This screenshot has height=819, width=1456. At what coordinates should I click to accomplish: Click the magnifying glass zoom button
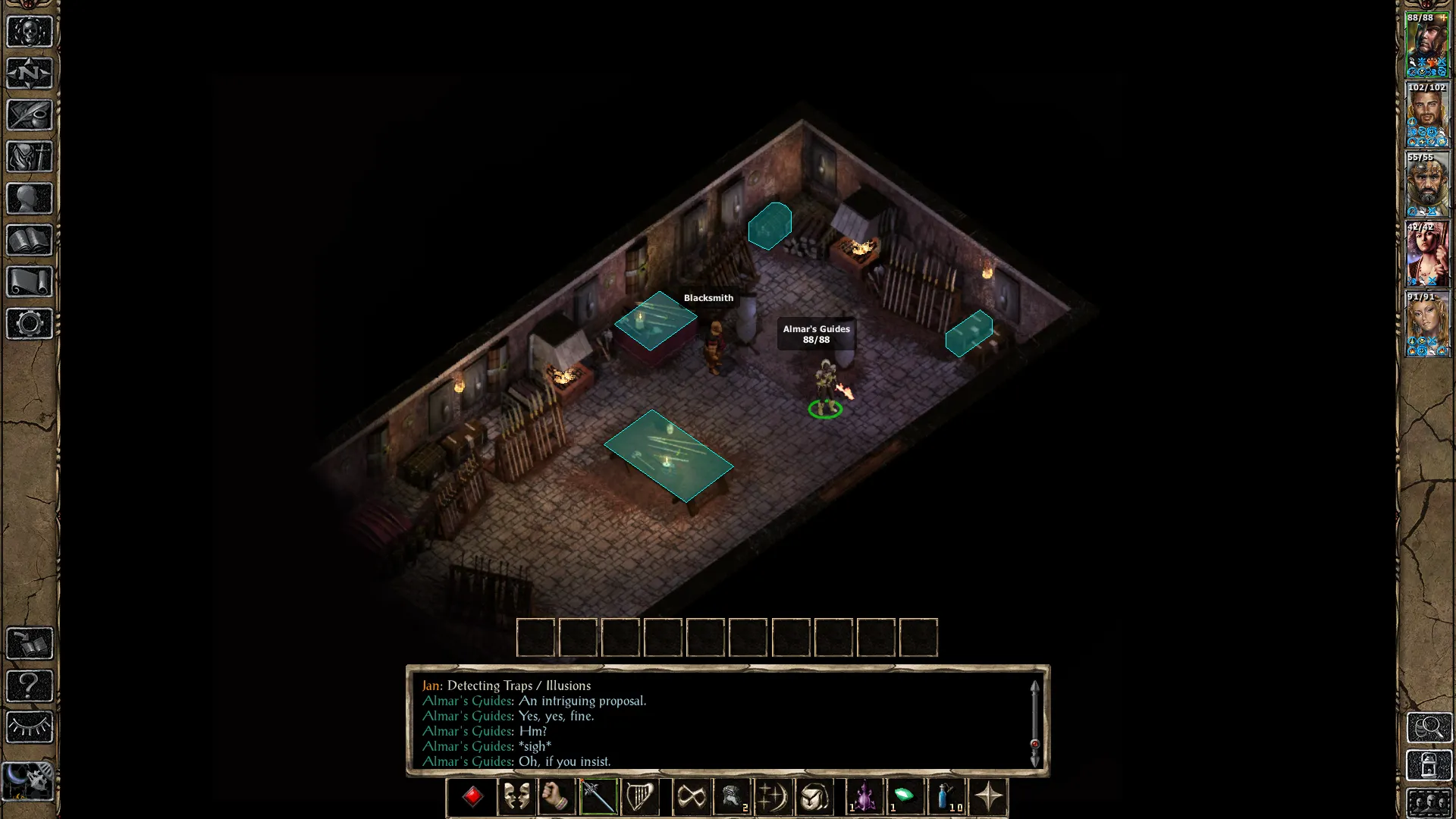(1429, 727)
